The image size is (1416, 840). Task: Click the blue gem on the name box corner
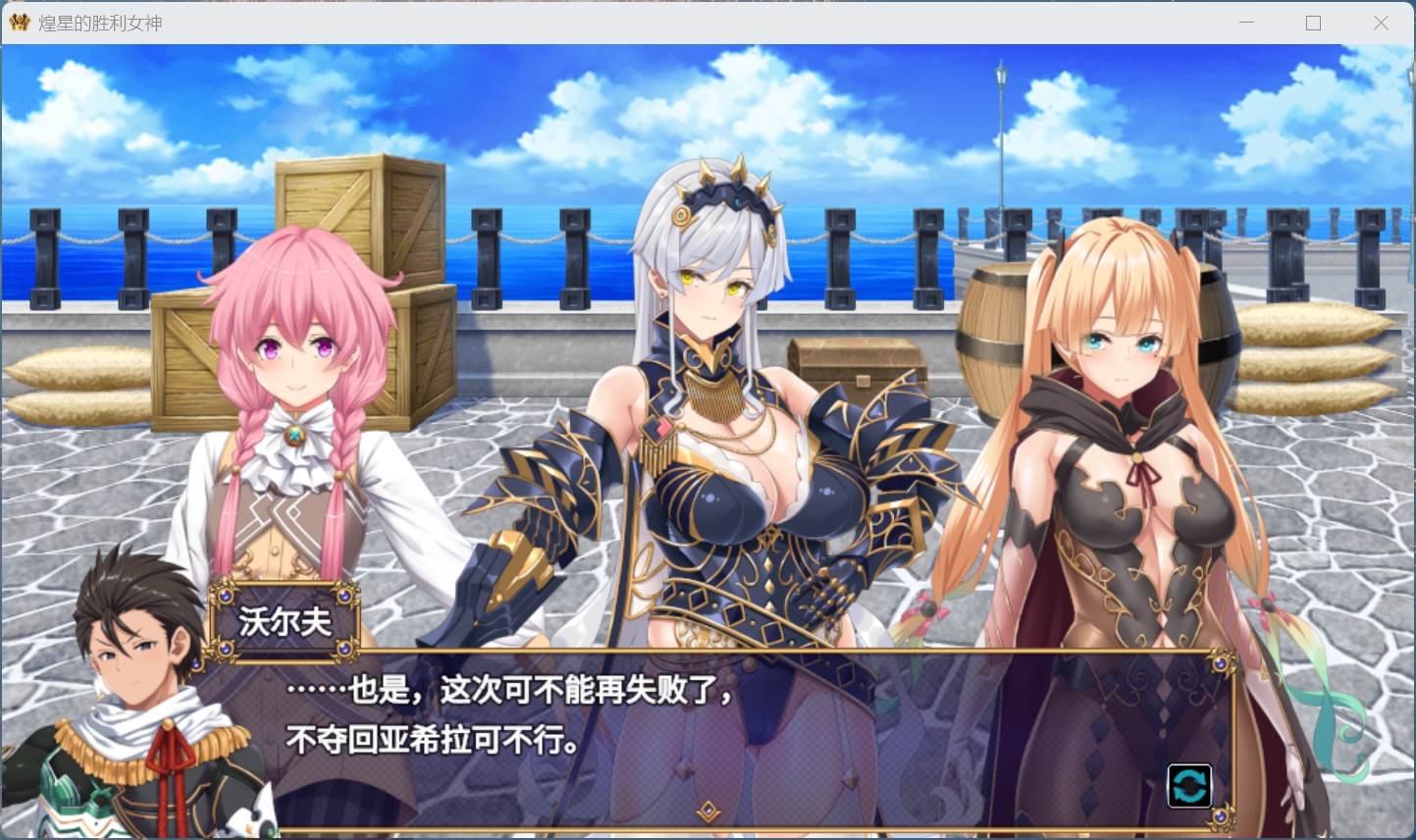tap(227, 598)
